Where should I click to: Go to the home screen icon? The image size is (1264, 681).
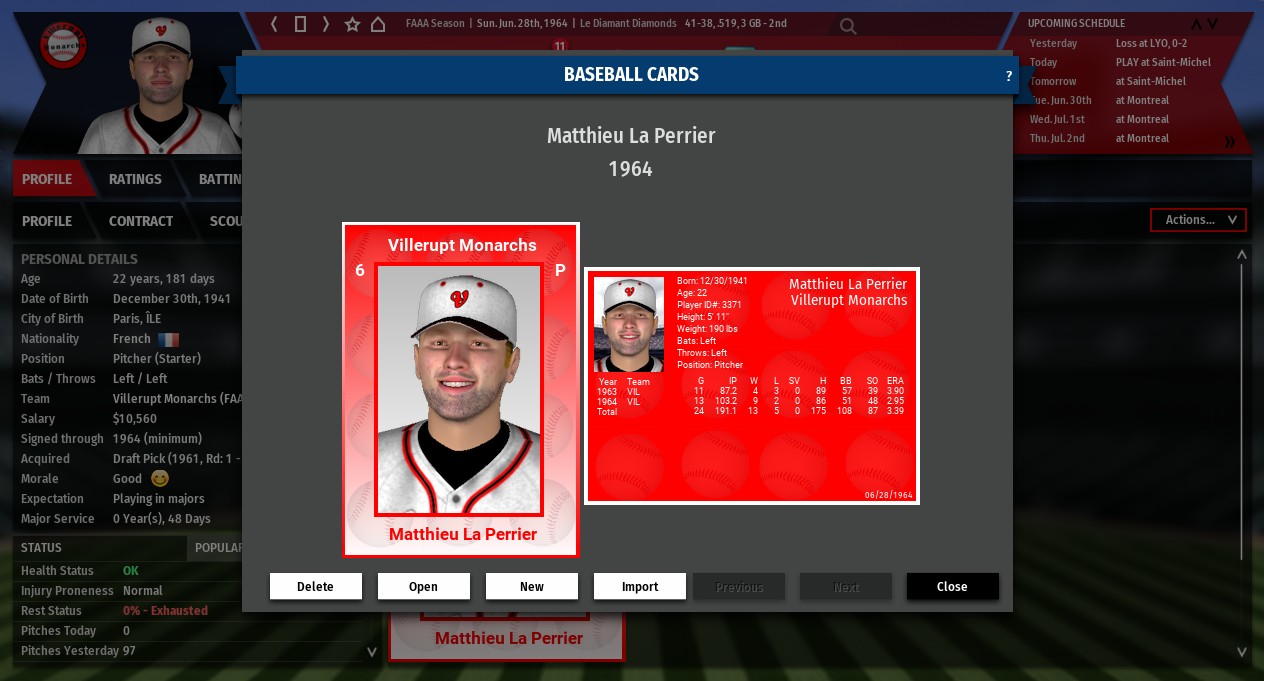[x=378, y=24]
